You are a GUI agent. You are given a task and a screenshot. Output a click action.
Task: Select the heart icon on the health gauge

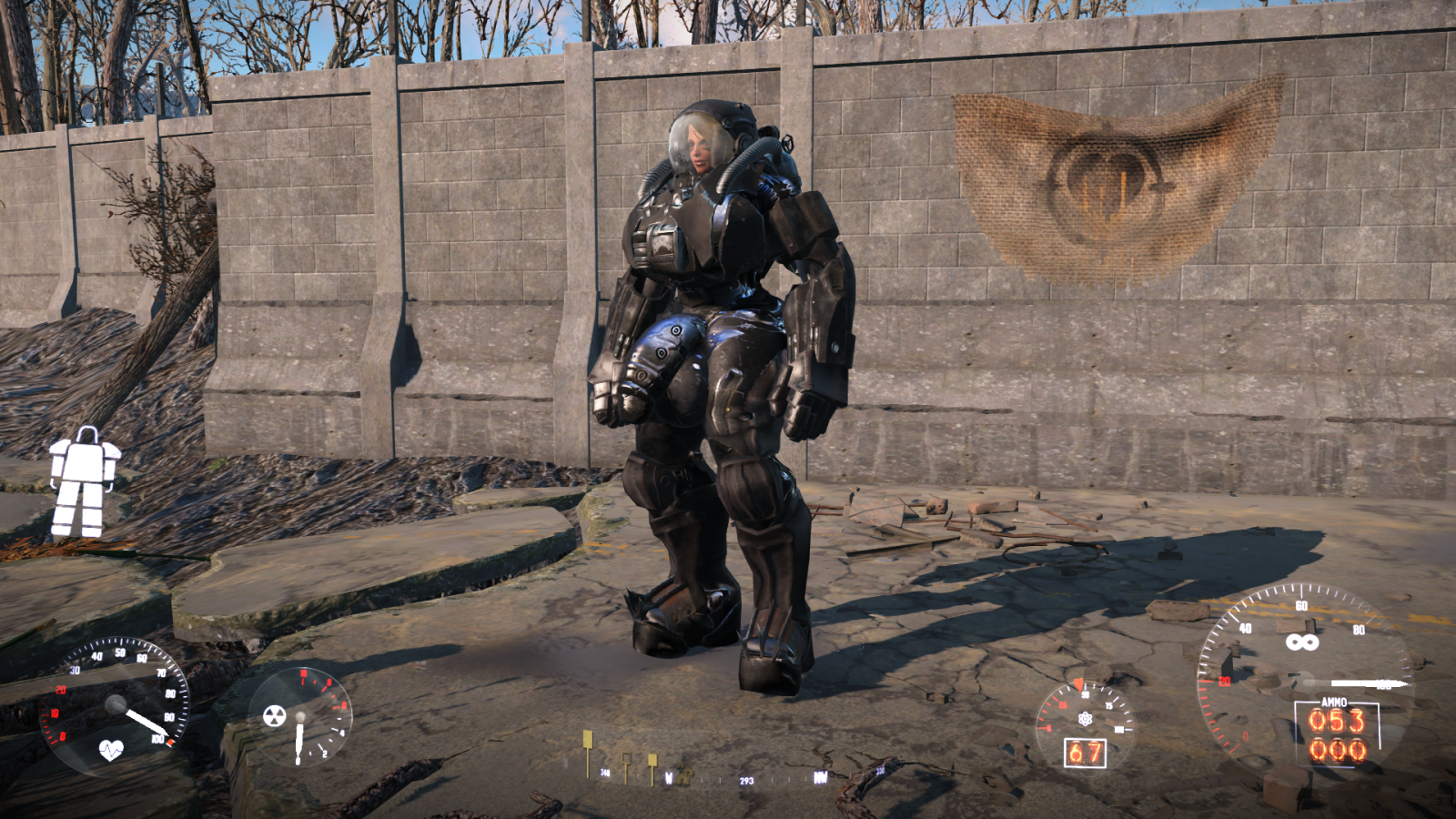[x=111, y=750]
